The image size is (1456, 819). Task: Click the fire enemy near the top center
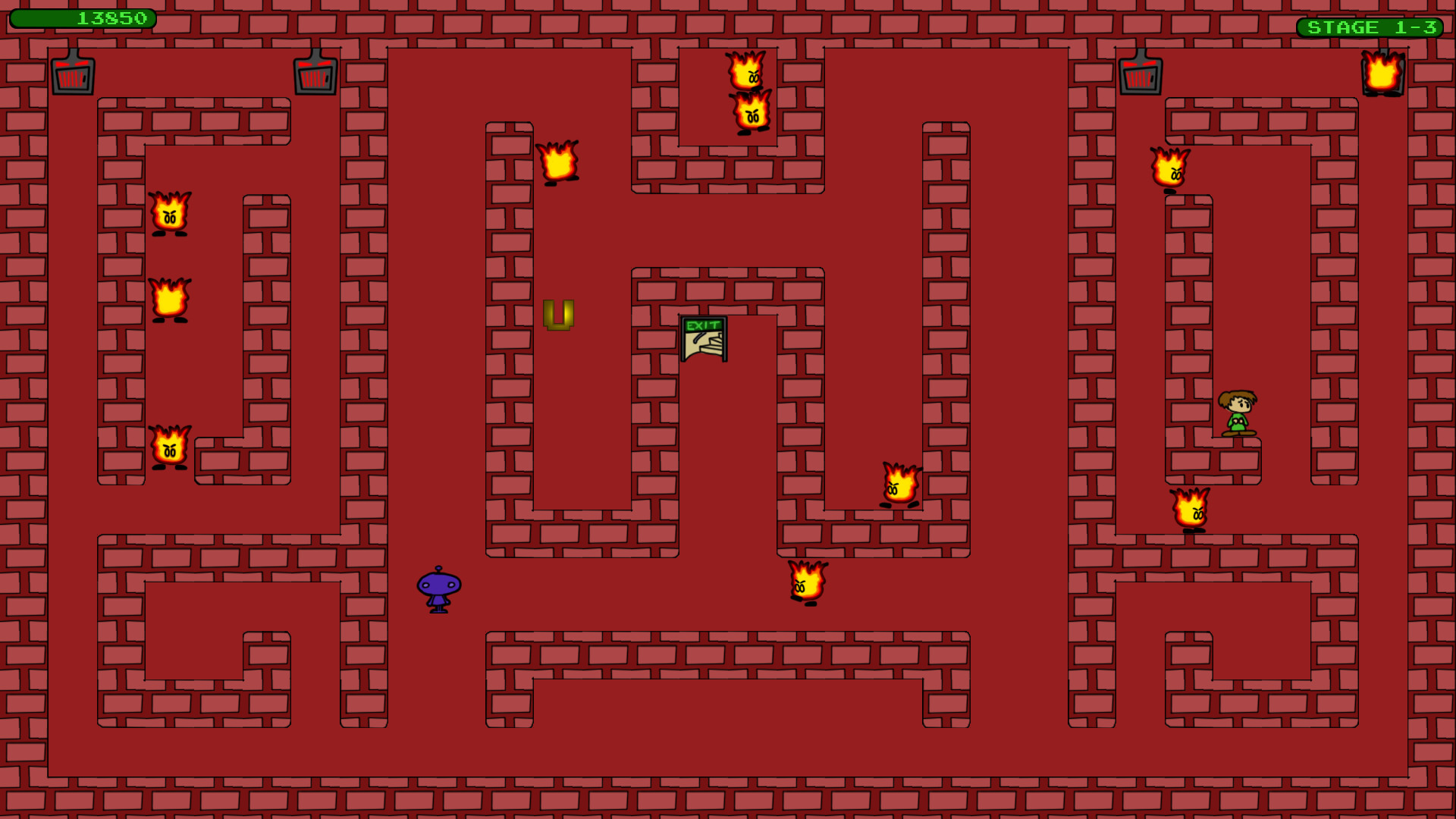click(747, 72)
